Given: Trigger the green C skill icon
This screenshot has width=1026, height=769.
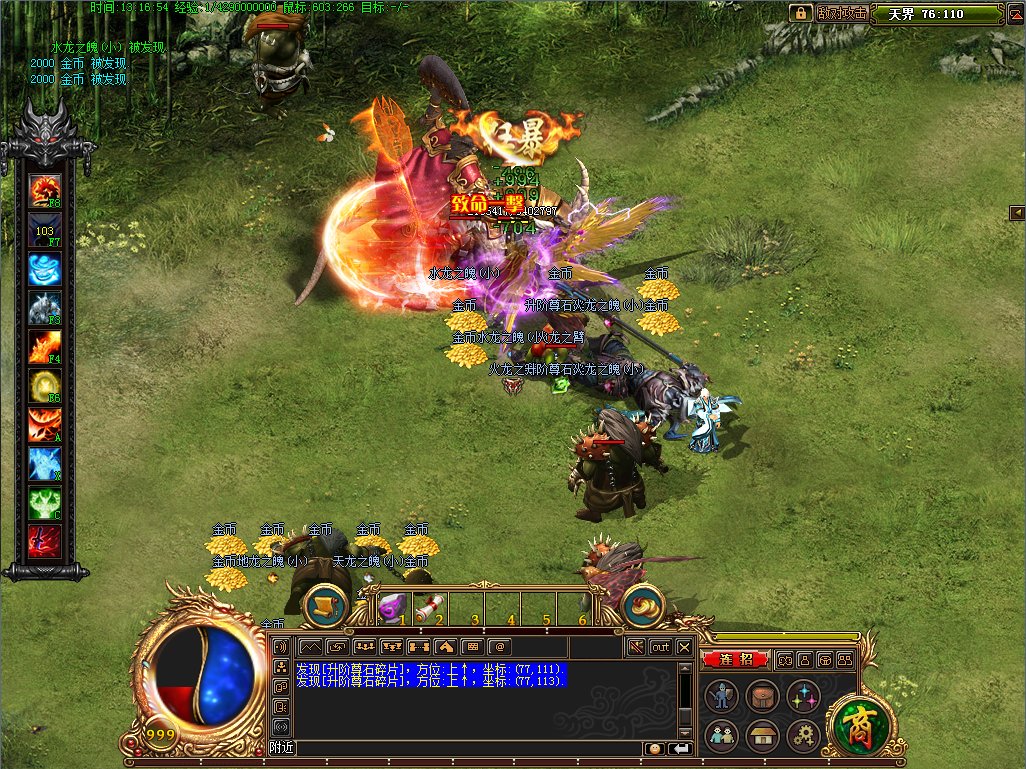Looking at the screenshot, I should tap(45, 502).
